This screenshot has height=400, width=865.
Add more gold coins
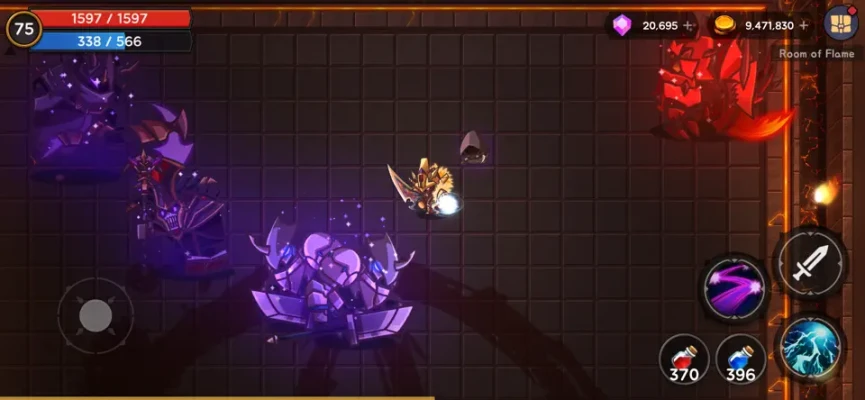point(804,26)
